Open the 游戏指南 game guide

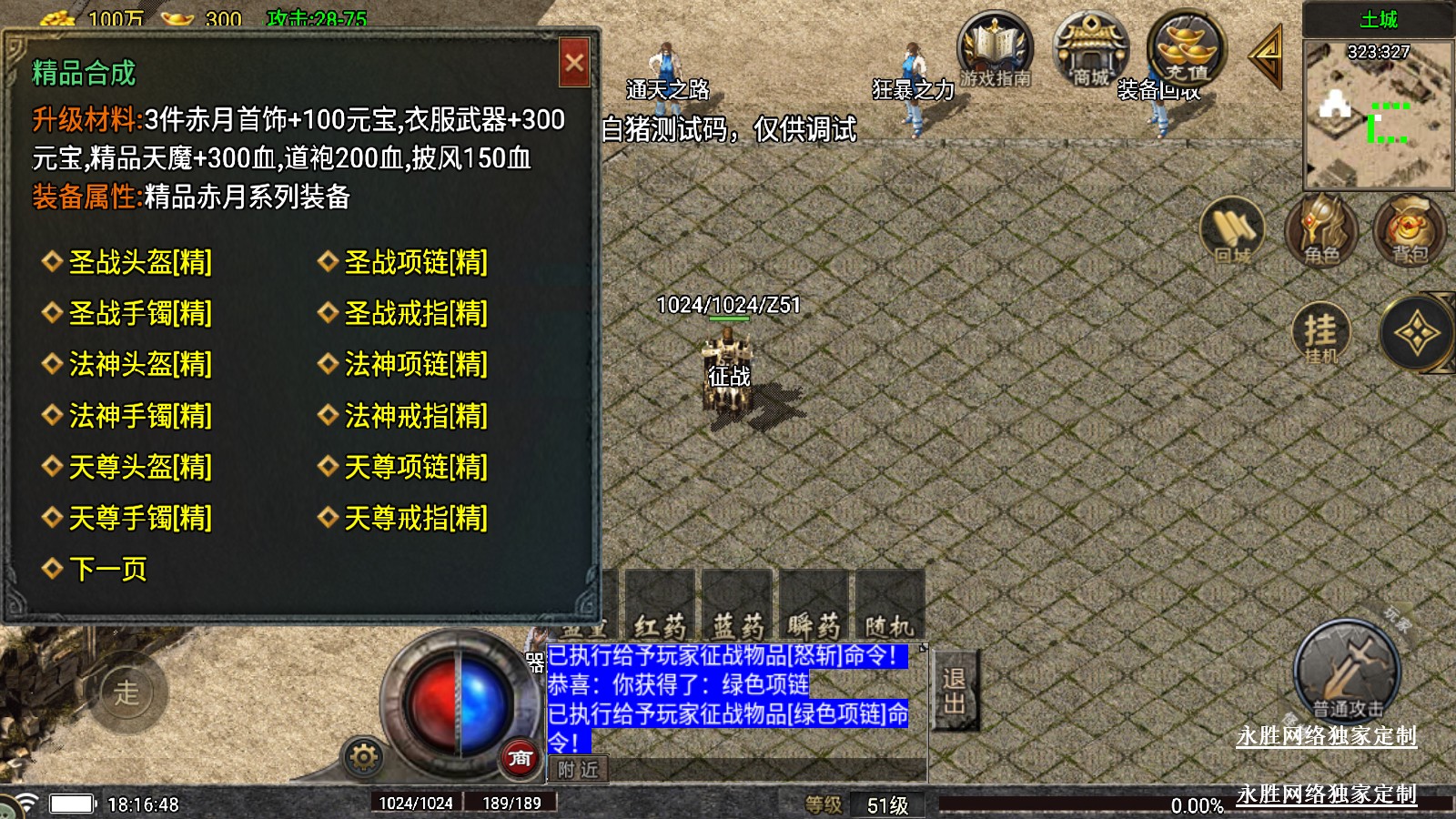pyautogui.click(x=995, y=51)
